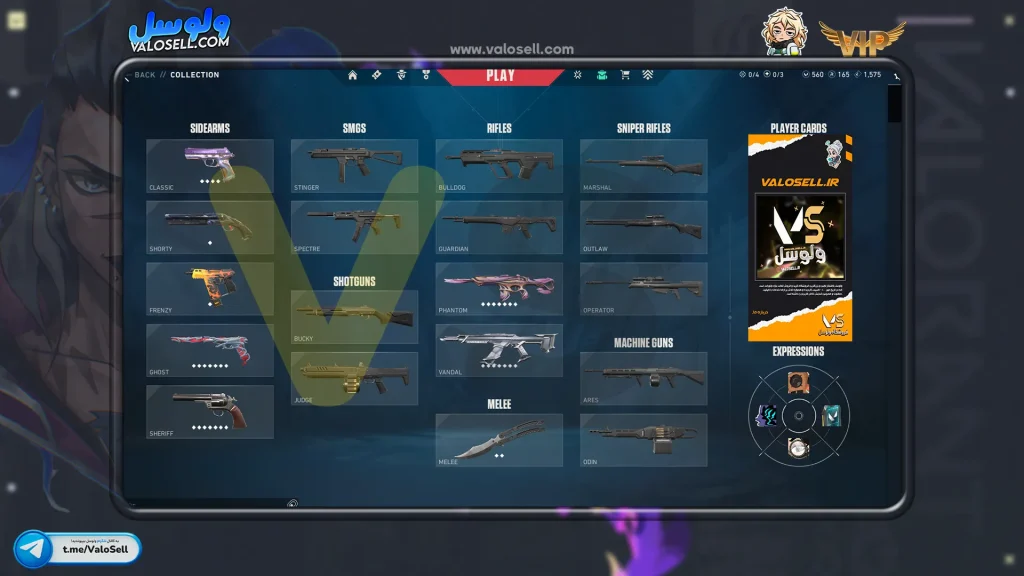Click the red PLAY button

pos(500,76)
